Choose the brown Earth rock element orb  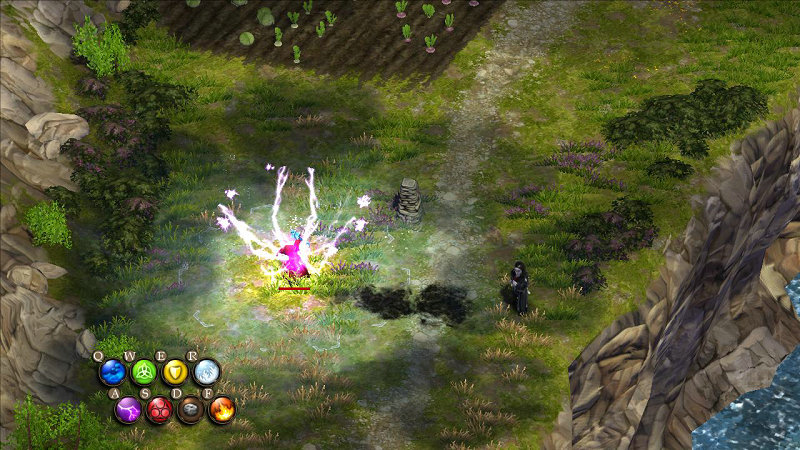click(190, 409)
